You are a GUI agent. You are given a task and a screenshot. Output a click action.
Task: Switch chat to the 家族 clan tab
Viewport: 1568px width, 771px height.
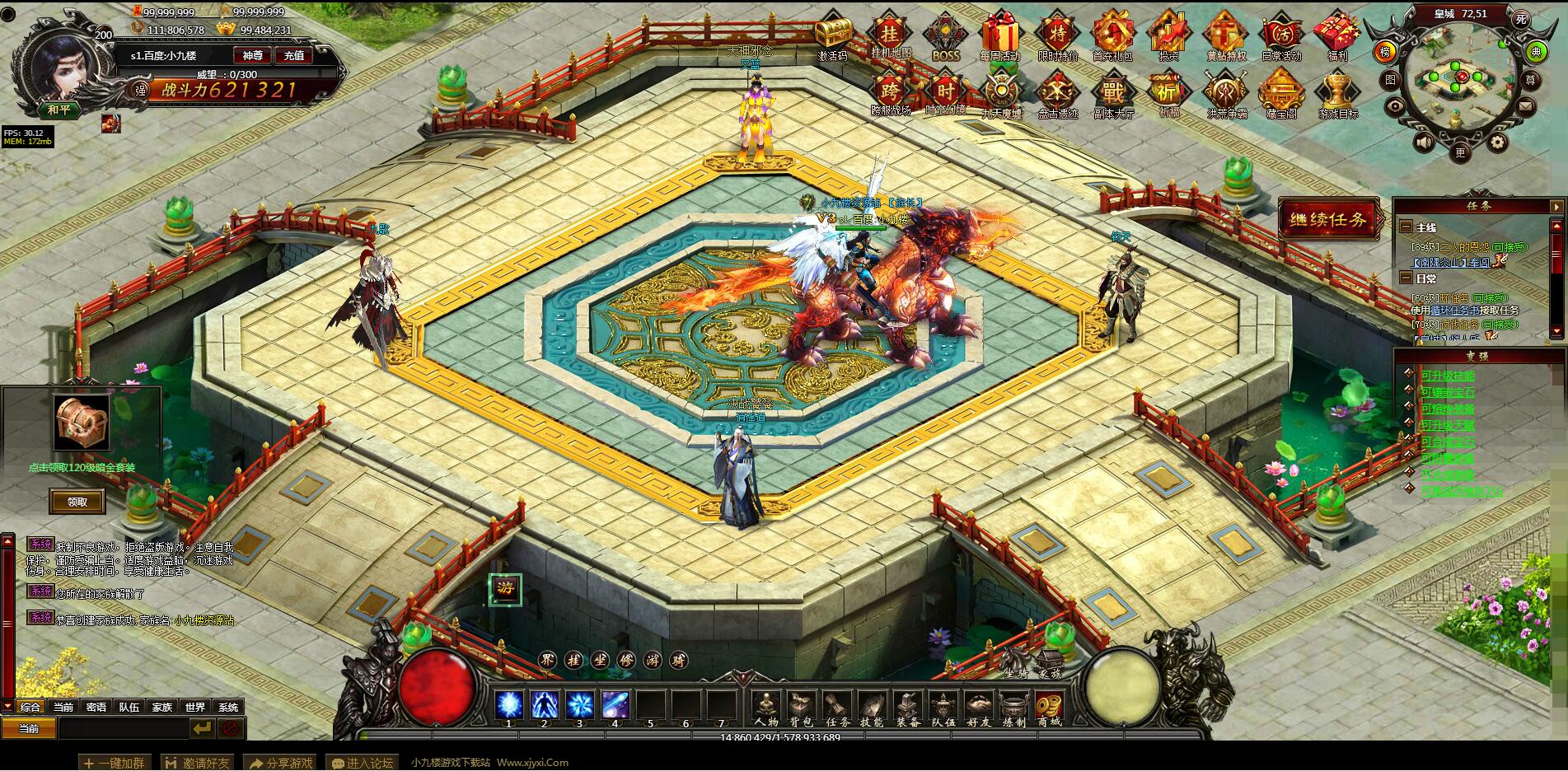coord(162,707)
